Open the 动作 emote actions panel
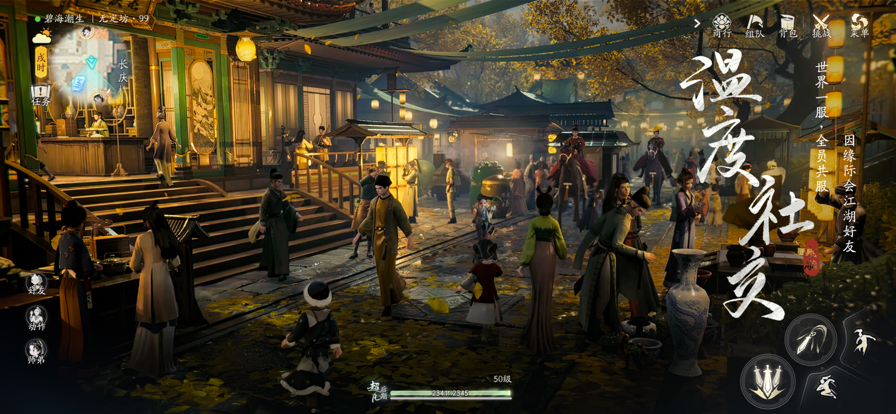Image resolution: width=896 pixels, height=414 pixels. click(37, 318)
